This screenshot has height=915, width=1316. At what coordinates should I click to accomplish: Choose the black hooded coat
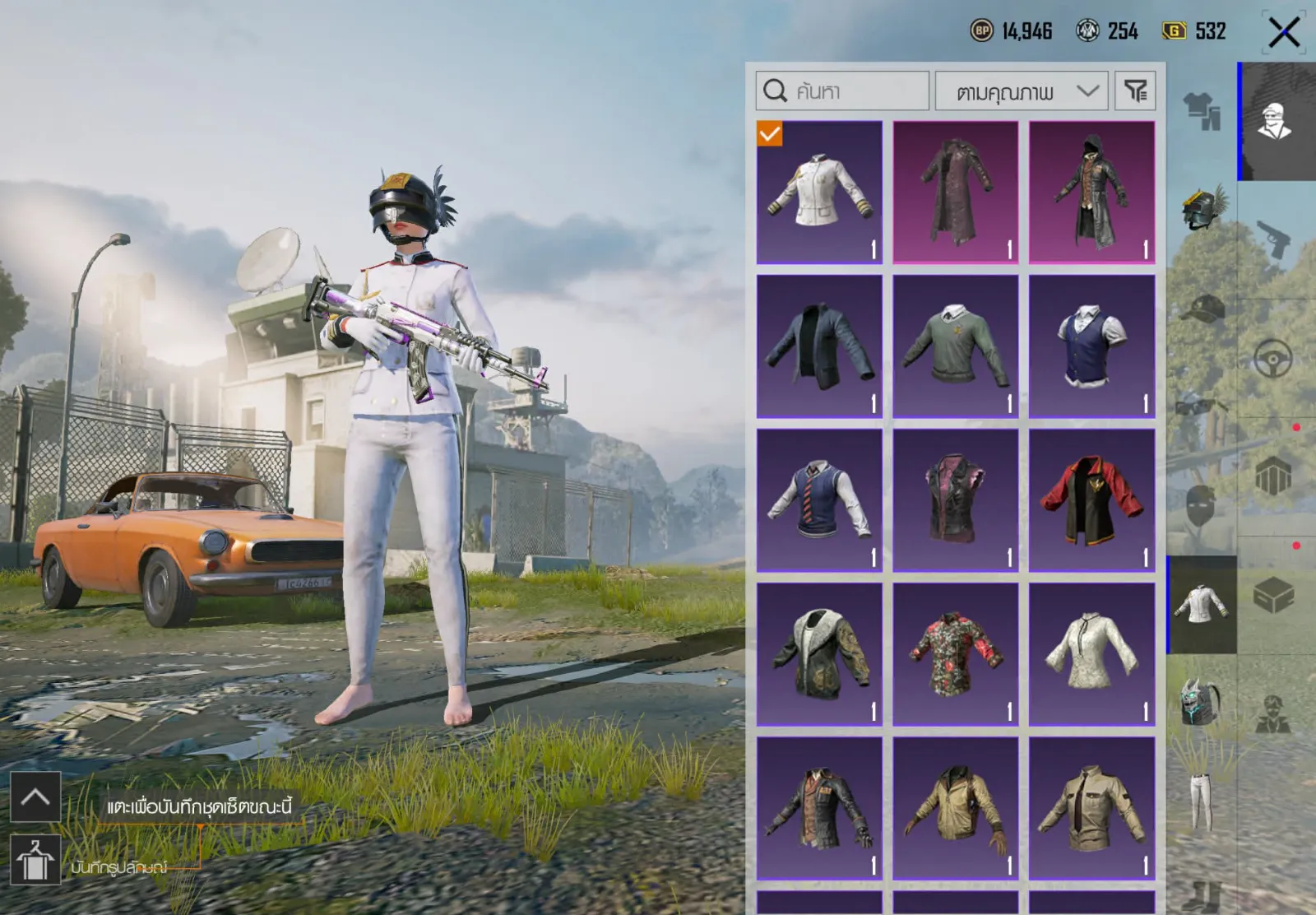(1091, 193)
